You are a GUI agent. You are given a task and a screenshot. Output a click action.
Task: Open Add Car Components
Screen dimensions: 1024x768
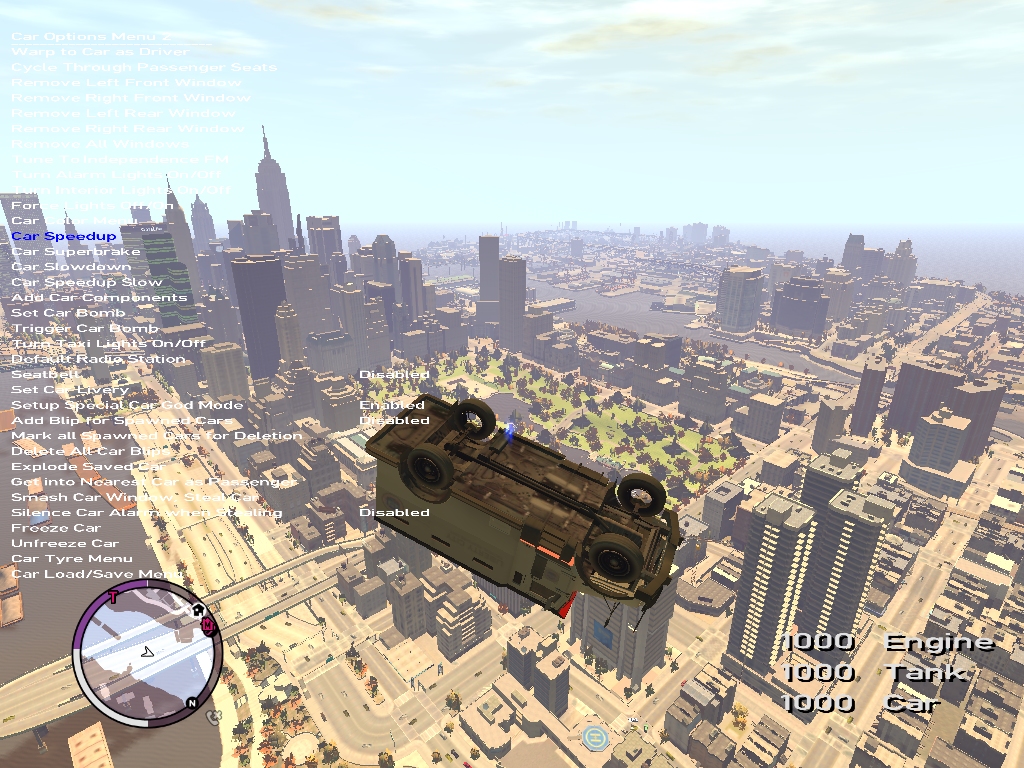coord(99,298)
